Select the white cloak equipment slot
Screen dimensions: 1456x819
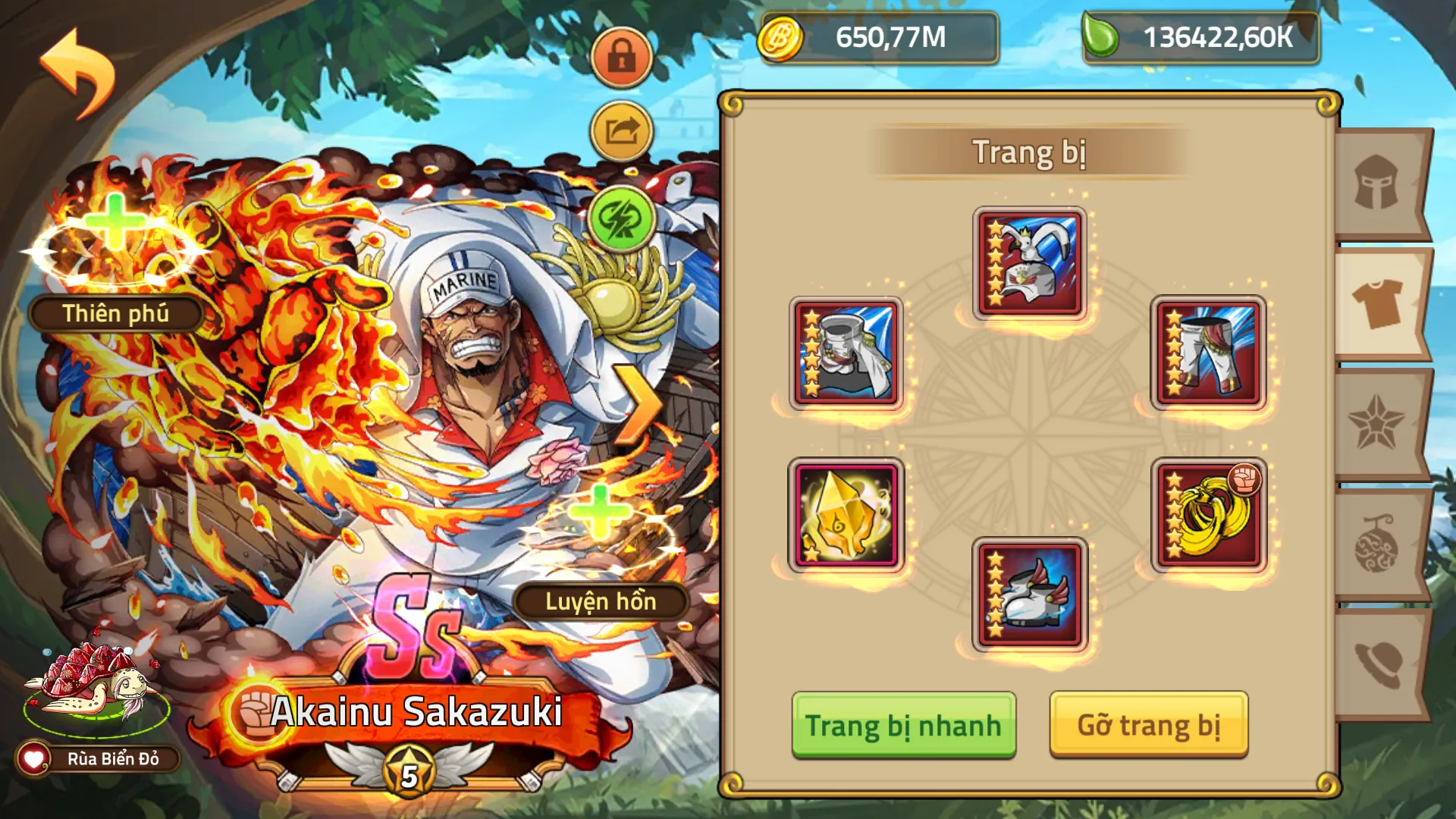846,351
